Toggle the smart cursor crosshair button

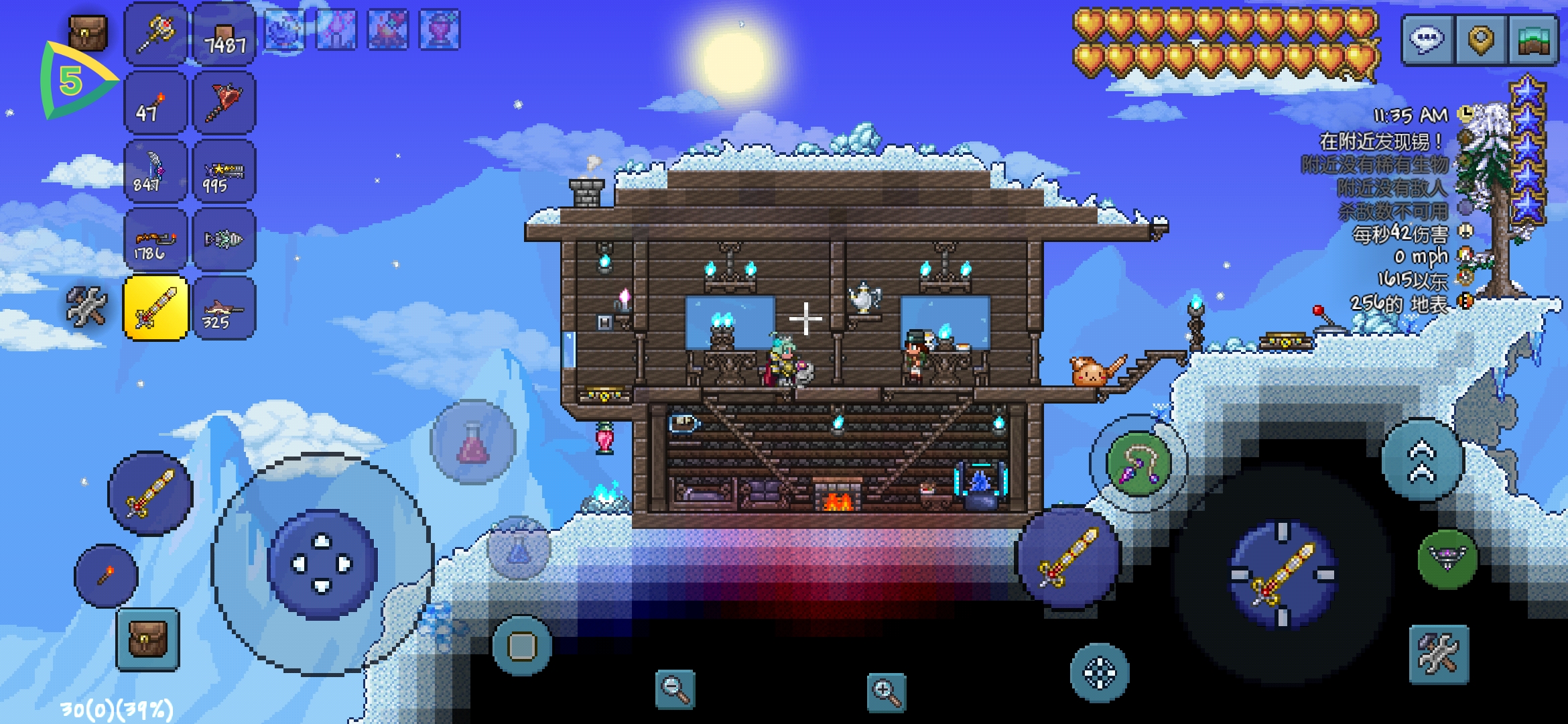point(1100,673)
